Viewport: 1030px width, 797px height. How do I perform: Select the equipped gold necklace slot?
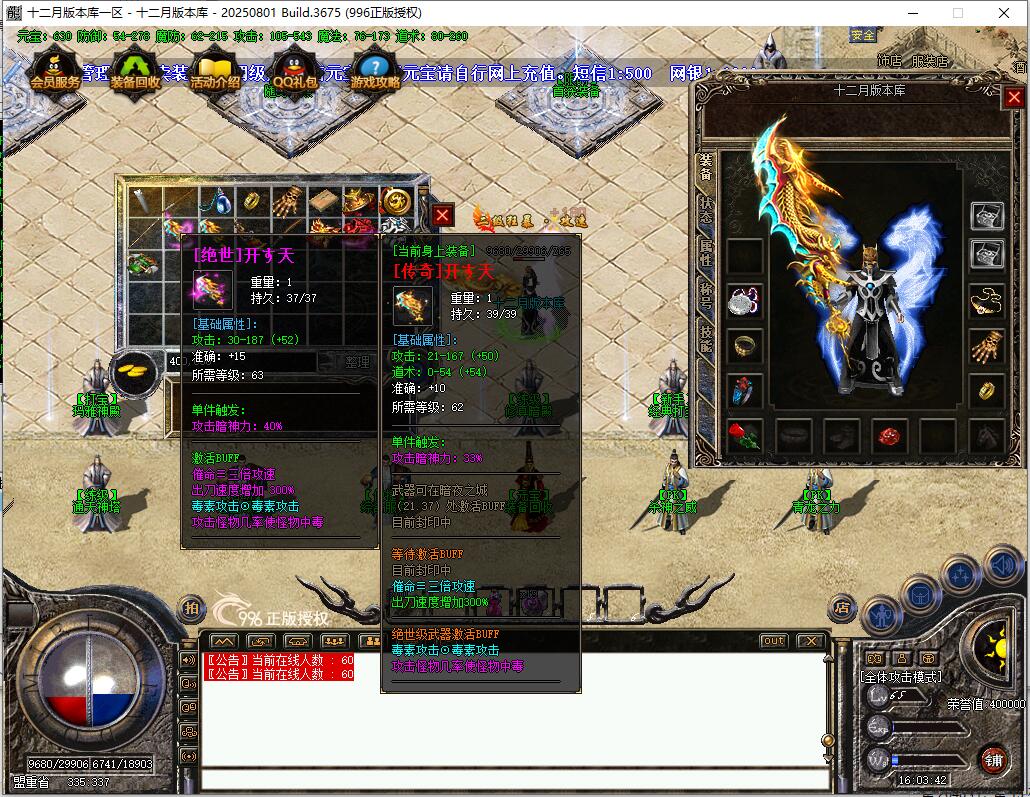click(987, 300)
